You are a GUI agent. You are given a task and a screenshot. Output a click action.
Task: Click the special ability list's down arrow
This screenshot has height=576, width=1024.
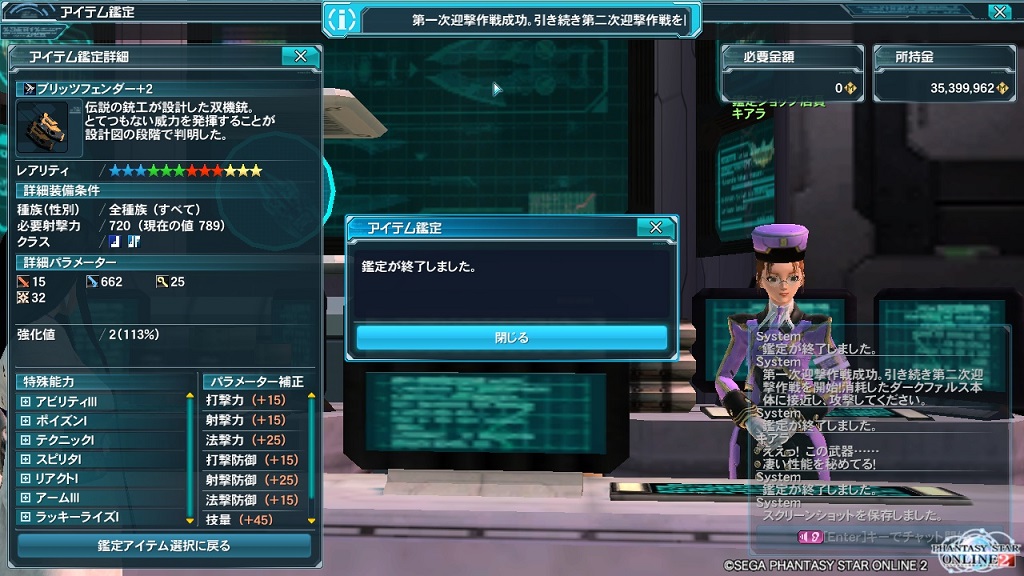point(190,520)
